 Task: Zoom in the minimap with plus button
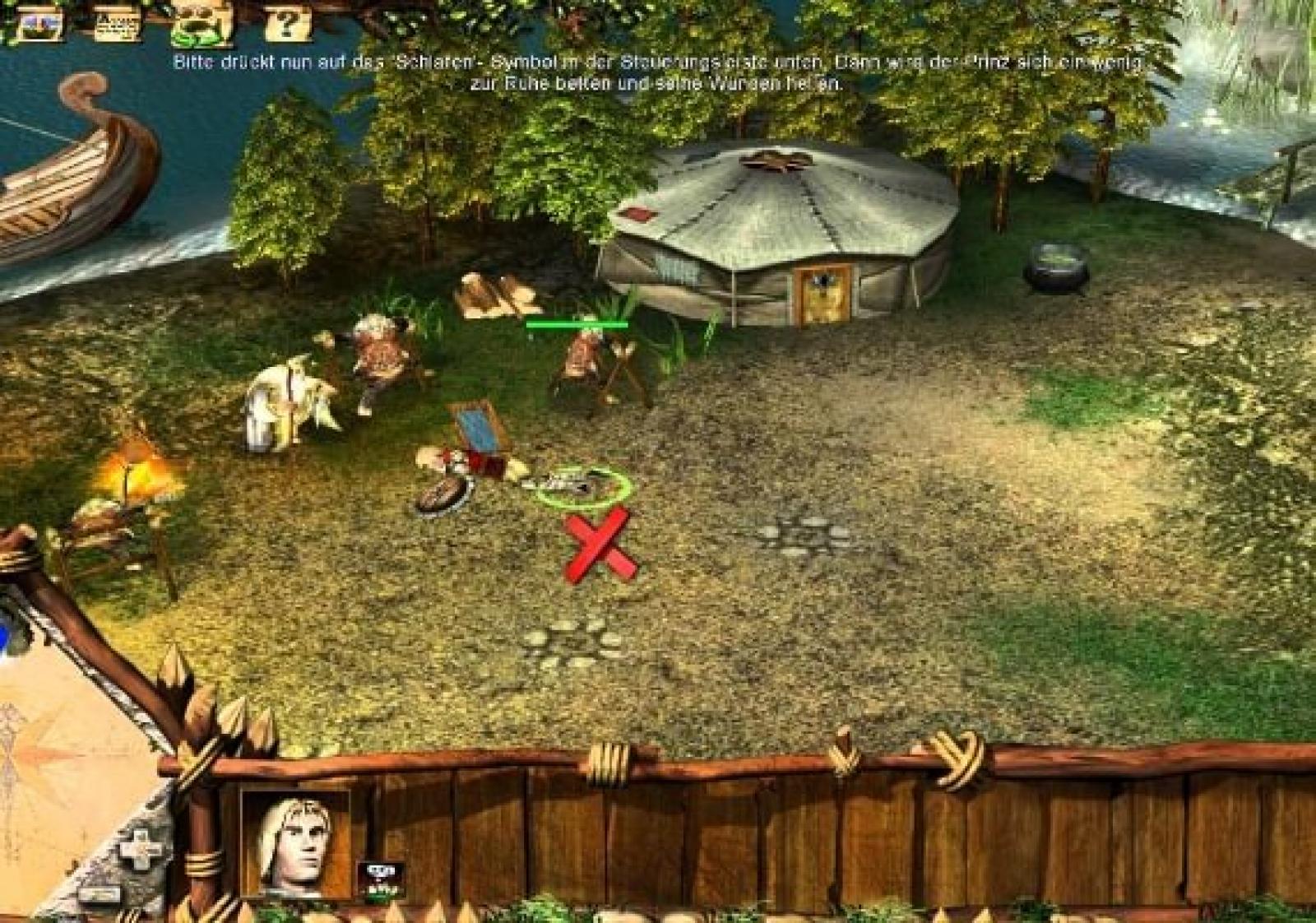(x=141, y=848)
